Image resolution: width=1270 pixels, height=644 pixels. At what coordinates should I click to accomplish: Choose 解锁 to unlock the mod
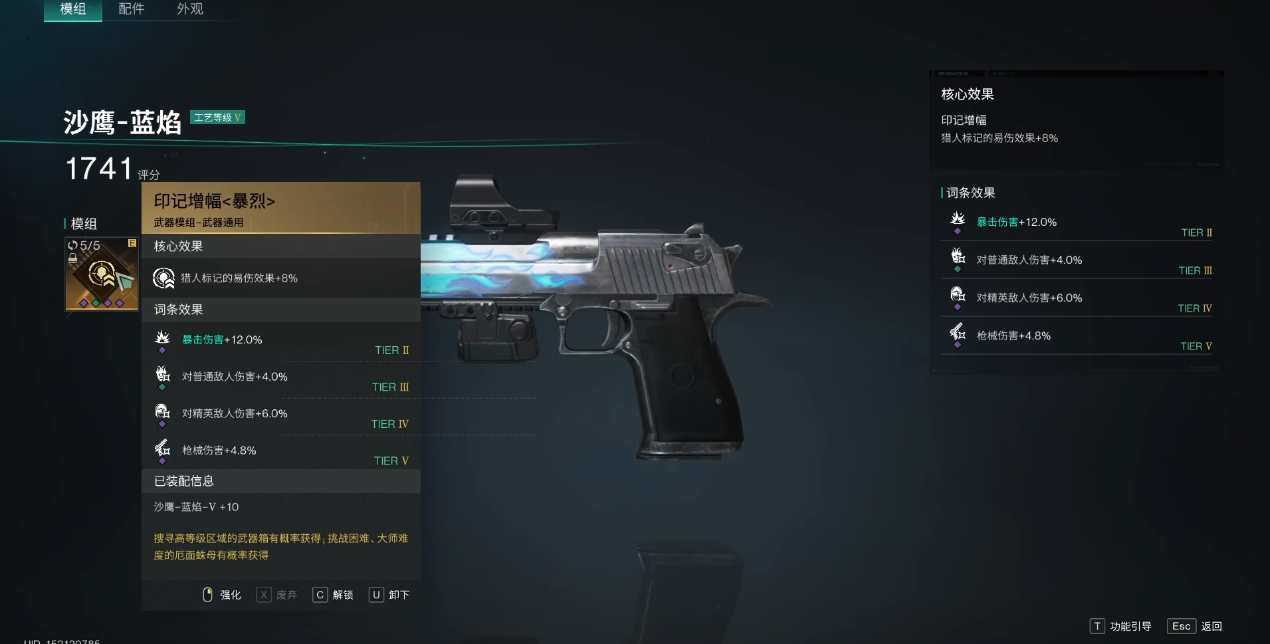pyautogui.click(x=333, y=595)
